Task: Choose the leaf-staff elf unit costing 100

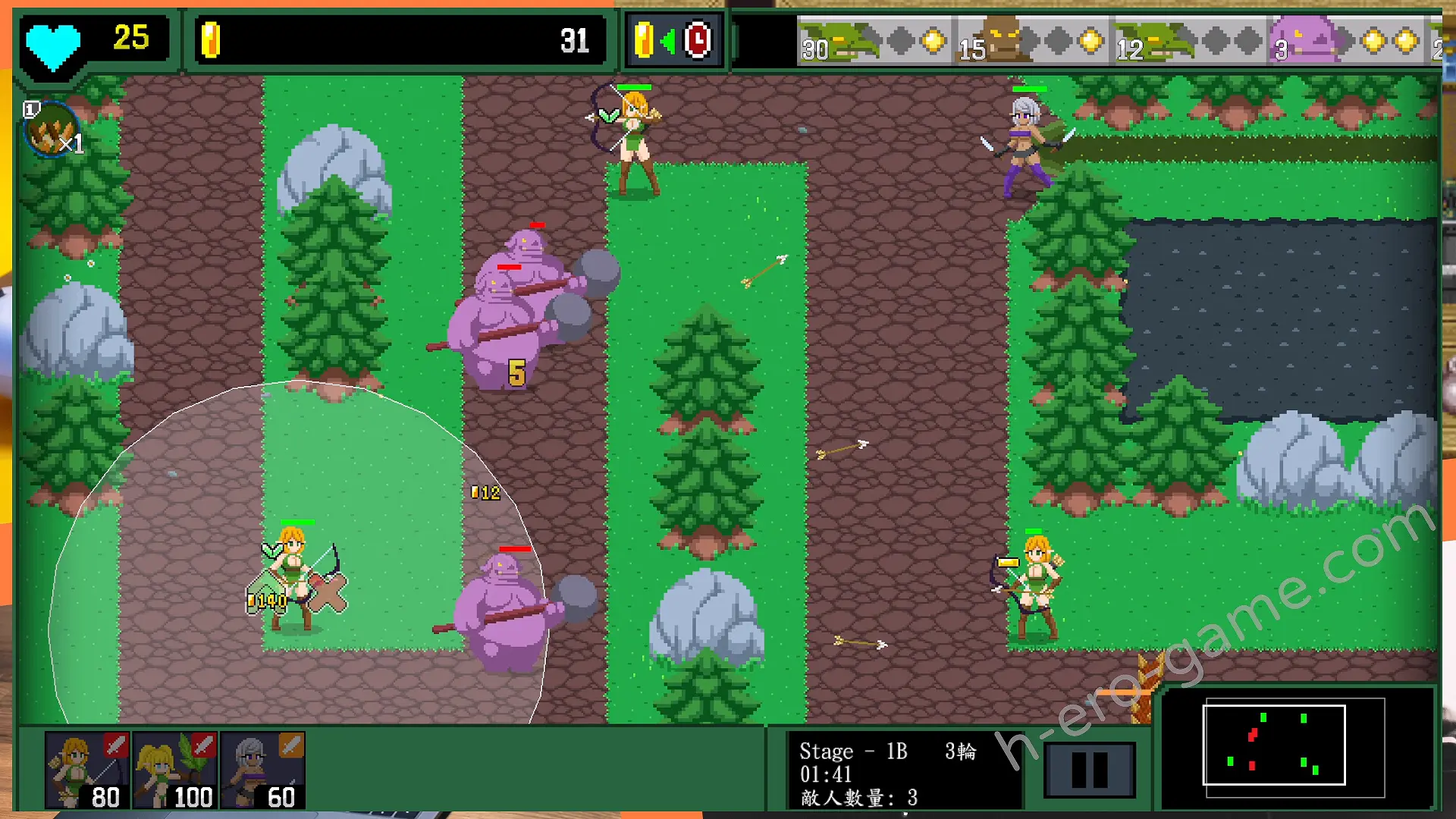Action: pos(175,770)
